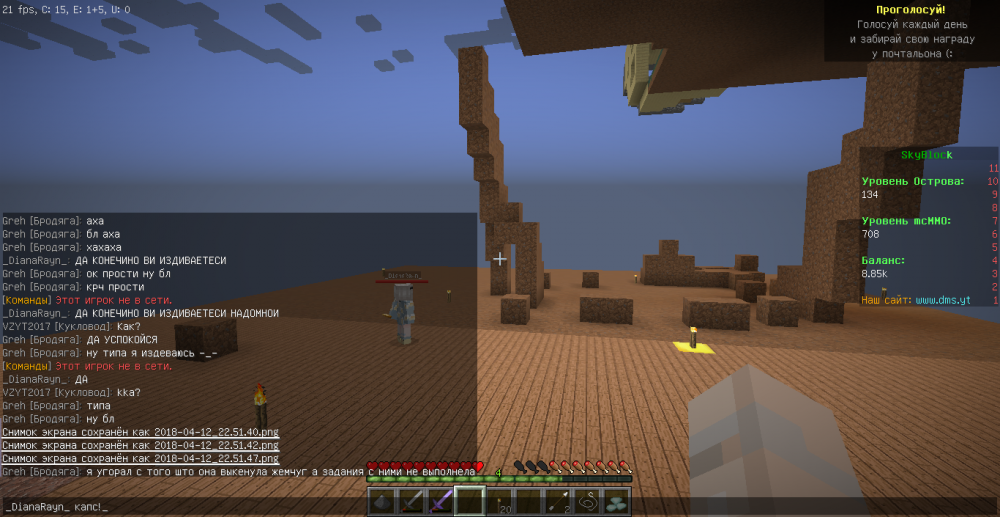Select the iron sword hotbar slot
The image size is (1000, 517).
pyautogui.click(x=413, y=502)
